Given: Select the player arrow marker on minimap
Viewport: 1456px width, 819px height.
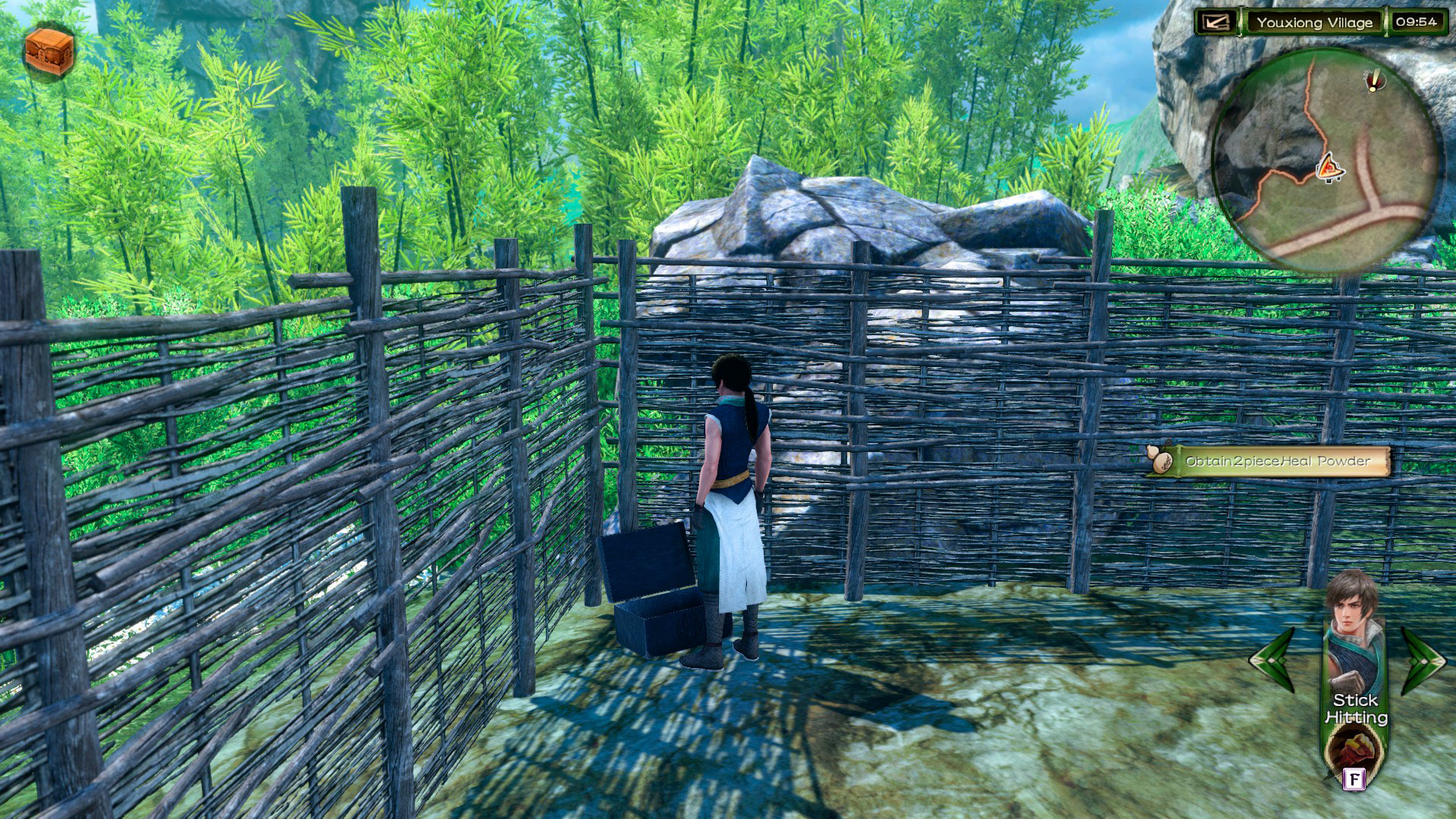Looking at the screenshot, I should [1328, 168].
